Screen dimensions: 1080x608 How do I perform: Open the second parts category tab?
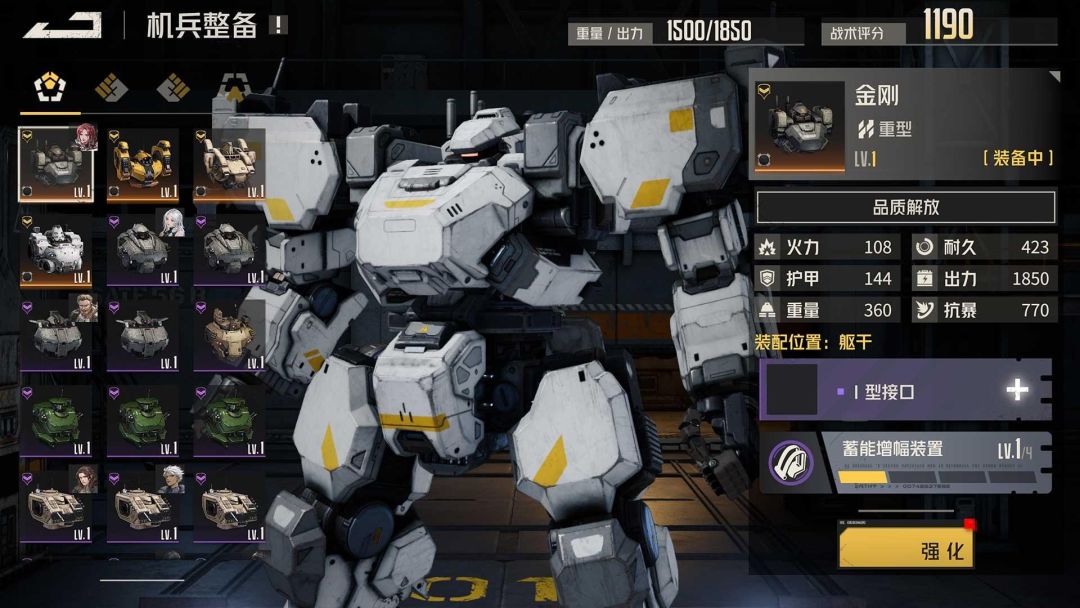pyautogui.click(x=111, y=88)
